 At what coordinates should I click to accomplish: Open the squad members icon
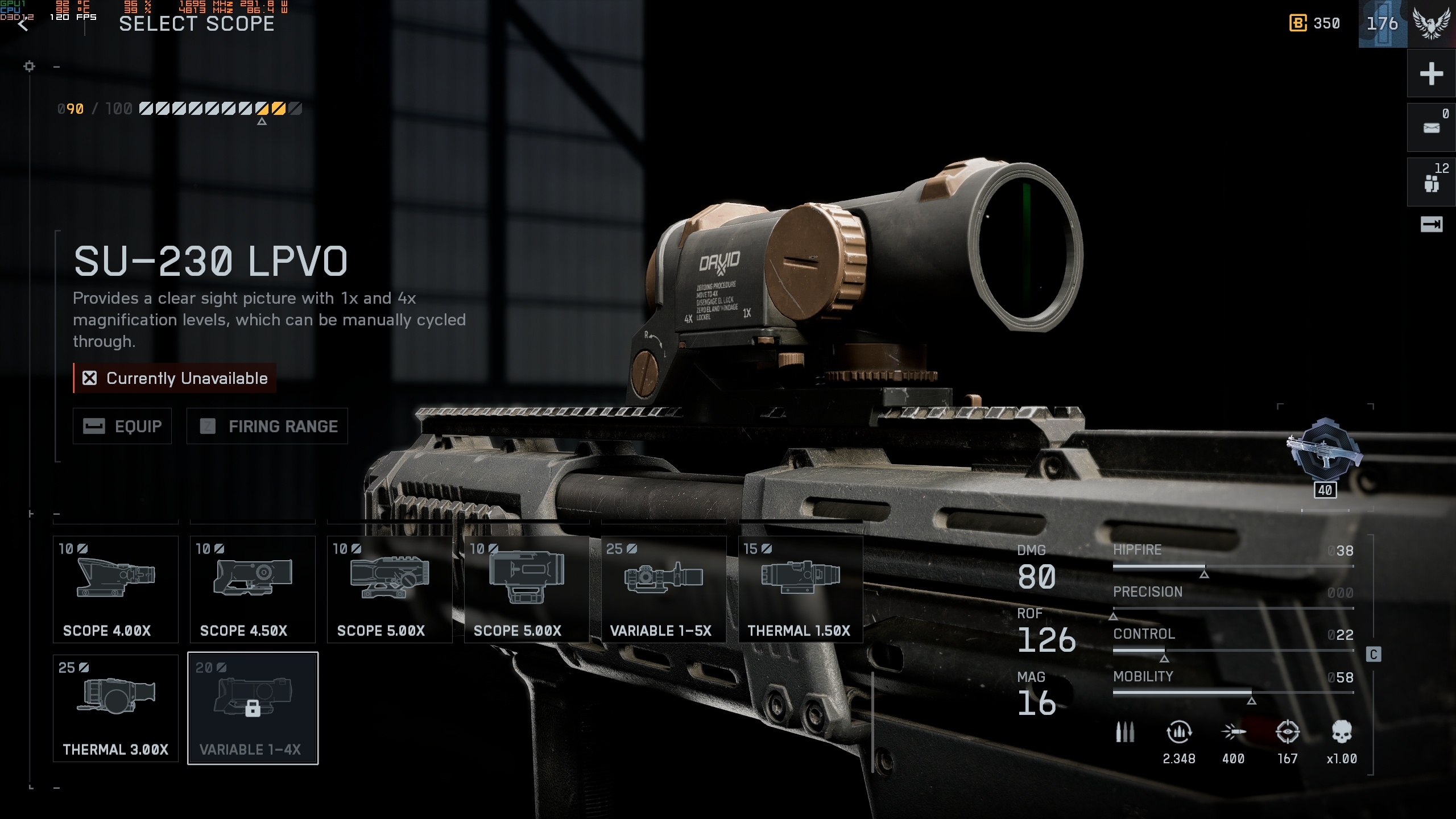point(1431,183)
